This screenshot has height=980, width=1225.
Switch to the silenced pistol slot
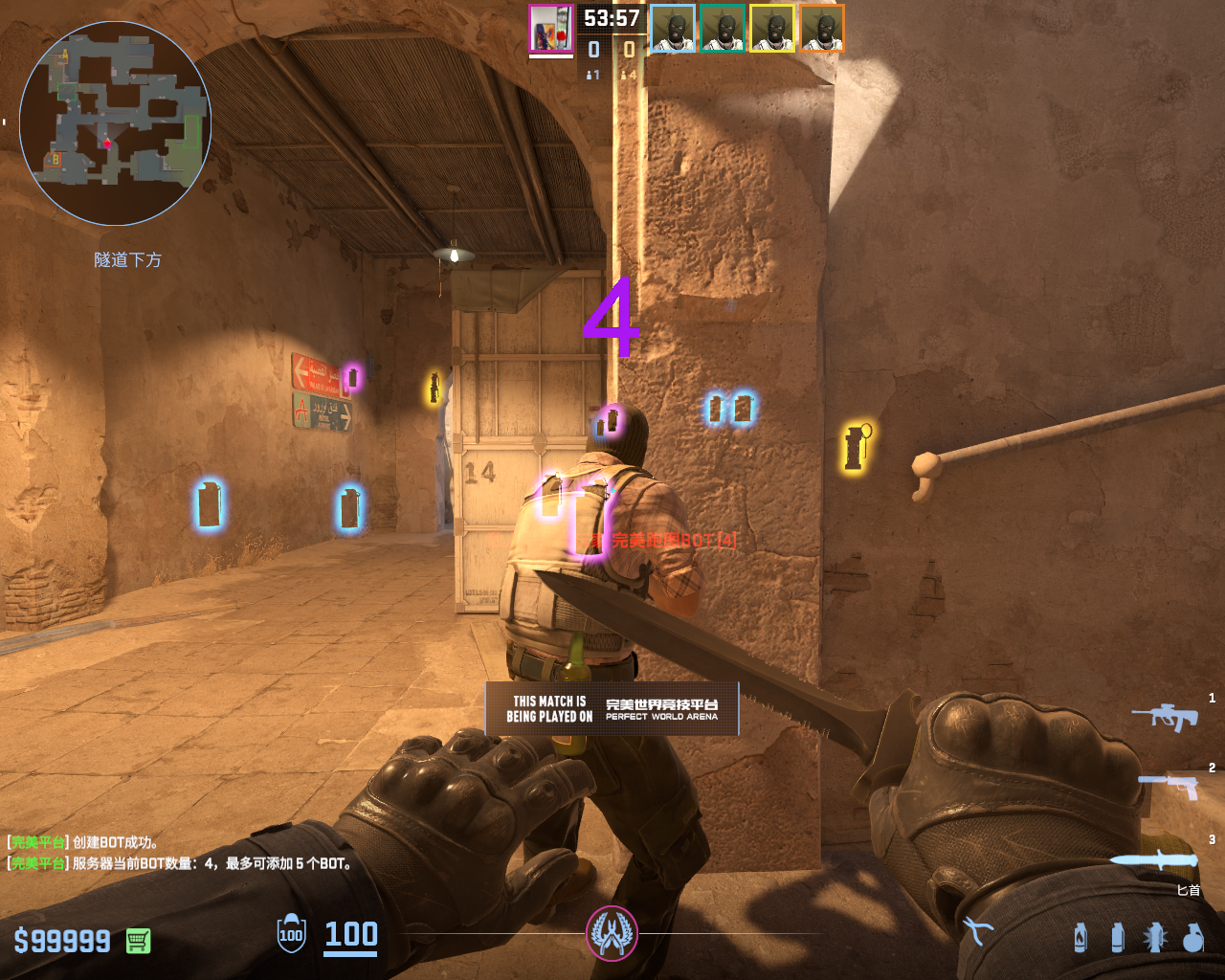point(1169,787)
